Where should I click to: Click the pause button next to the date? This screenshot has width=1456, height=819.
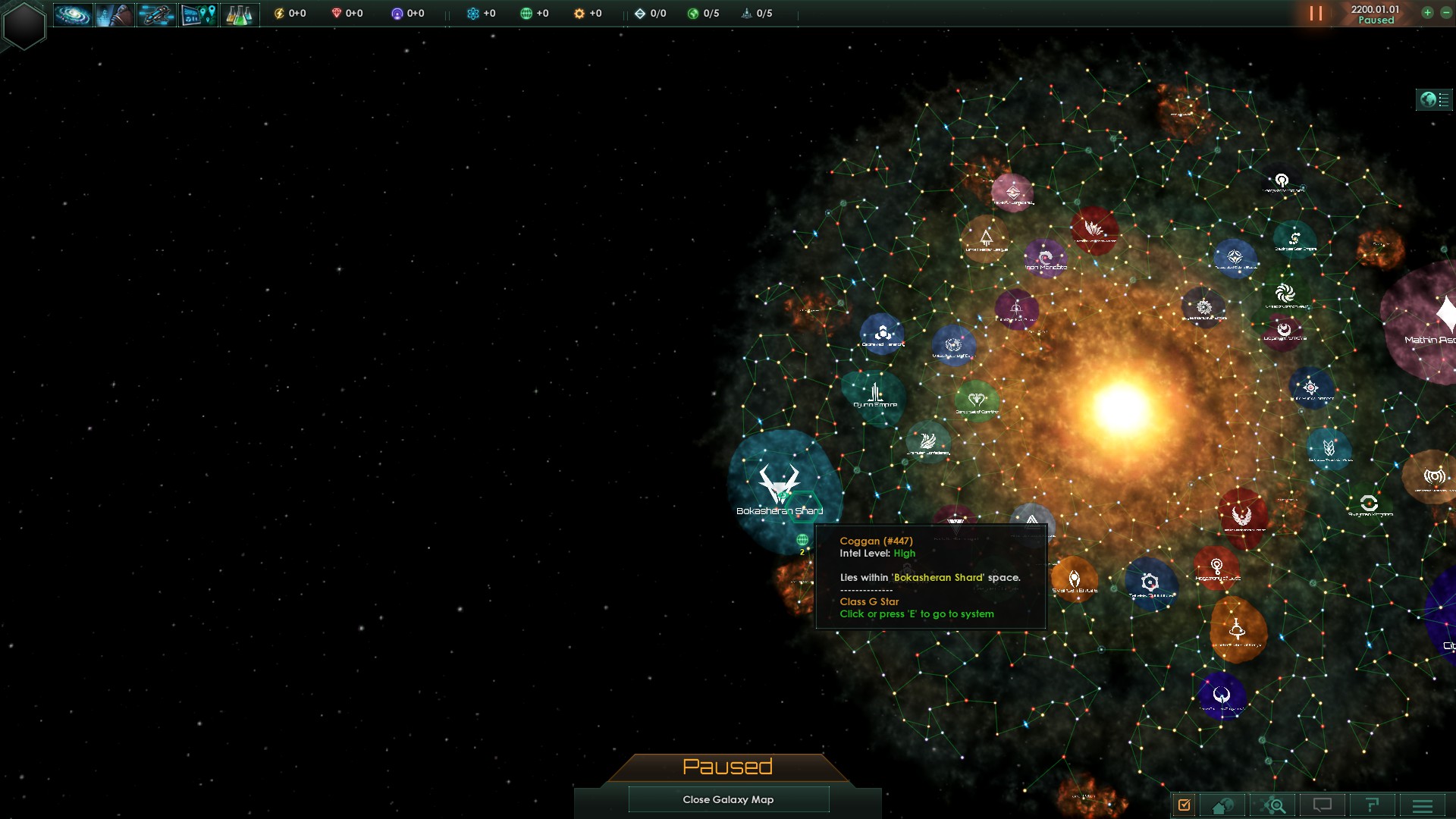tap(1315, 13)
